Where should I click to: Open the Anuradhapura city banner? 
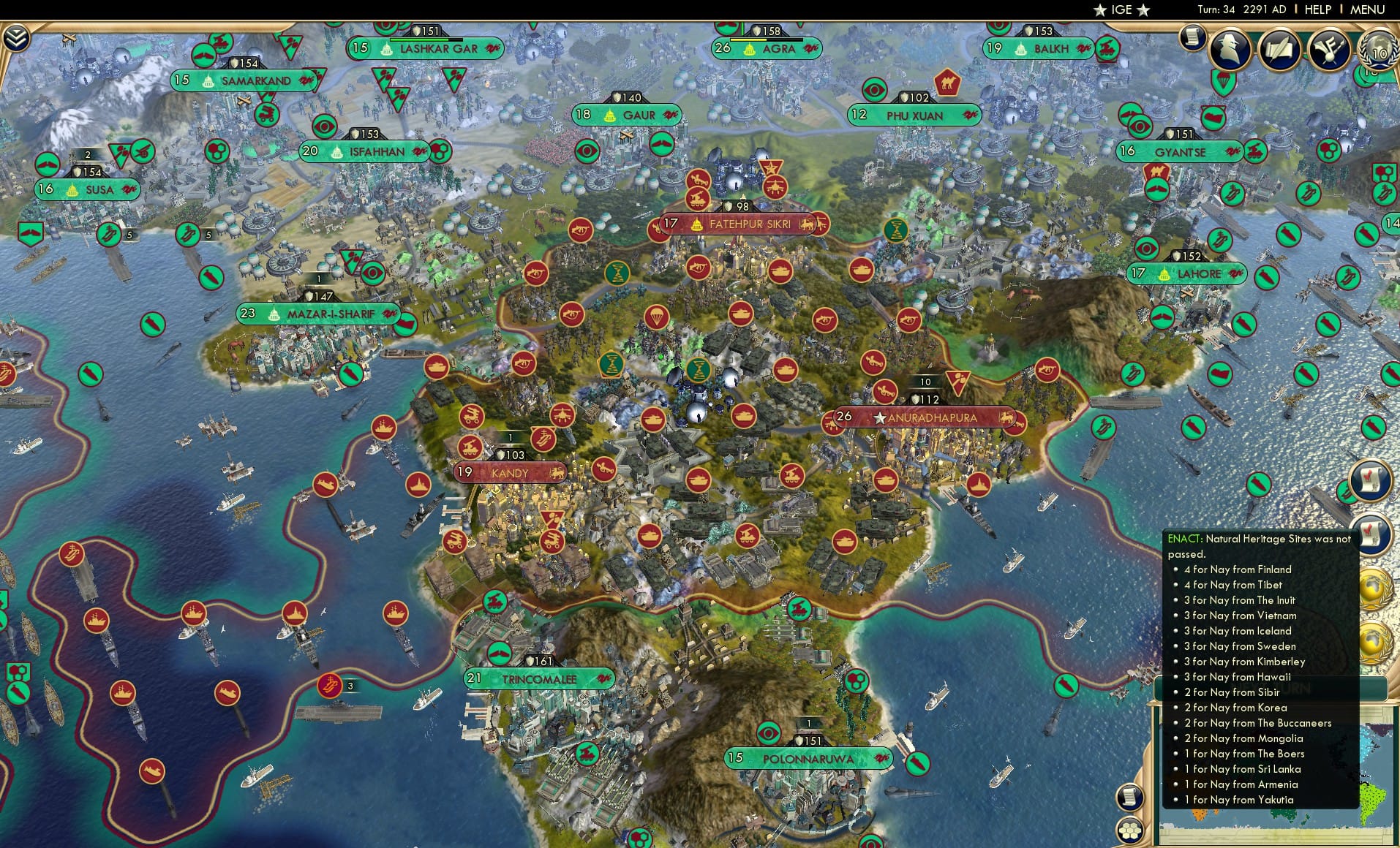930,418
